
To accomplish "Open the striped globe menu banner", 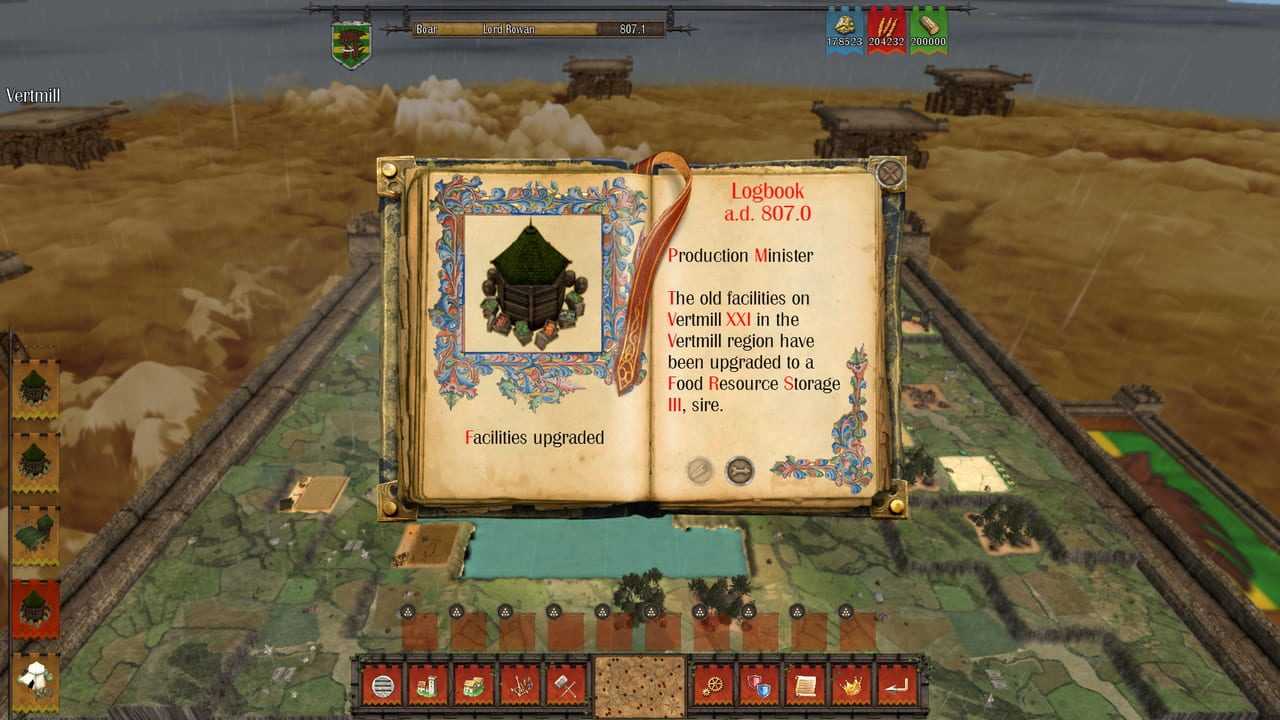I will (382, 686).
